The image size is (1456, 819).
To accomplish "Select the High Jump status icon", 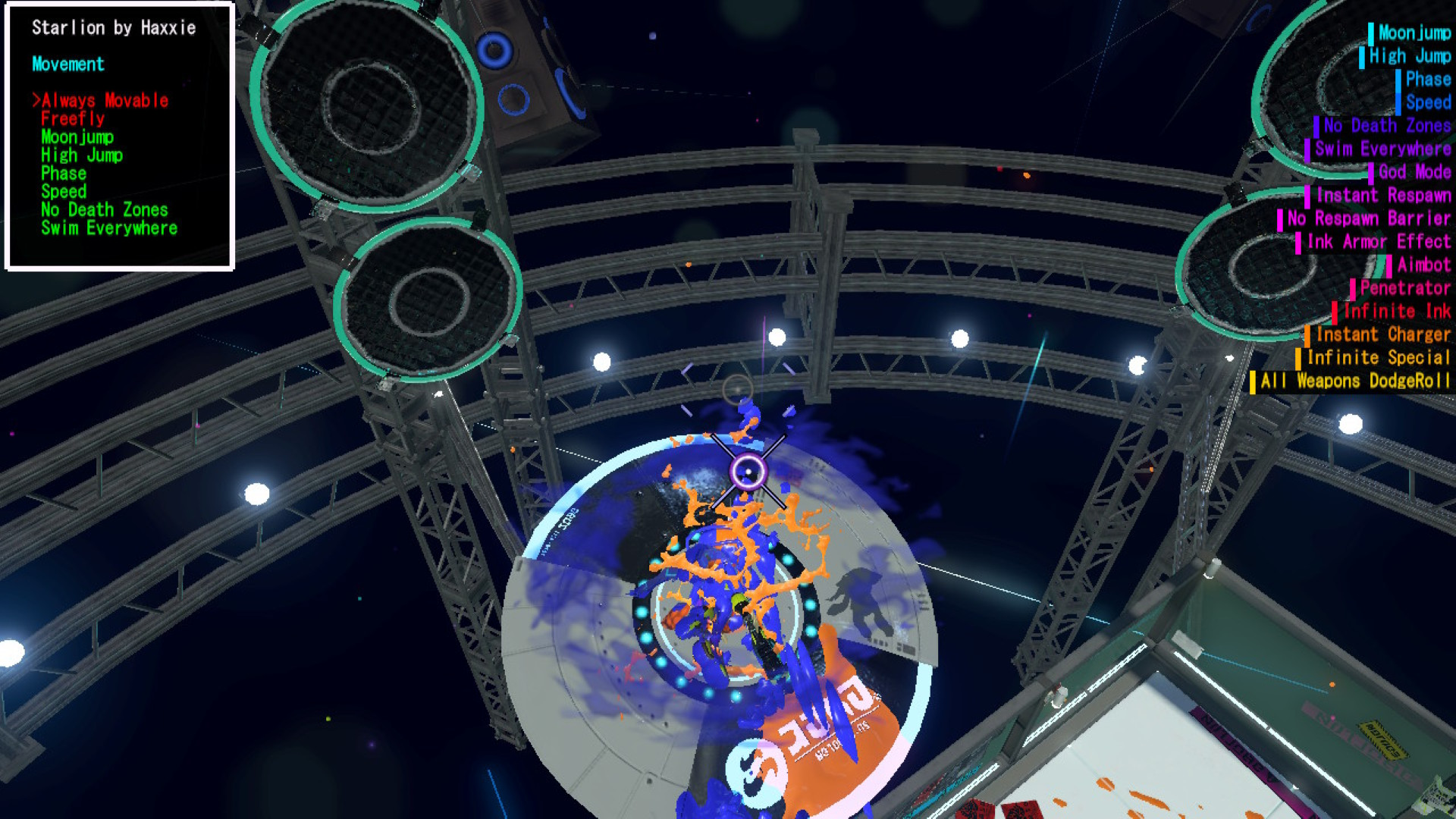I will pyautogui.click(x=1360, y=56).
